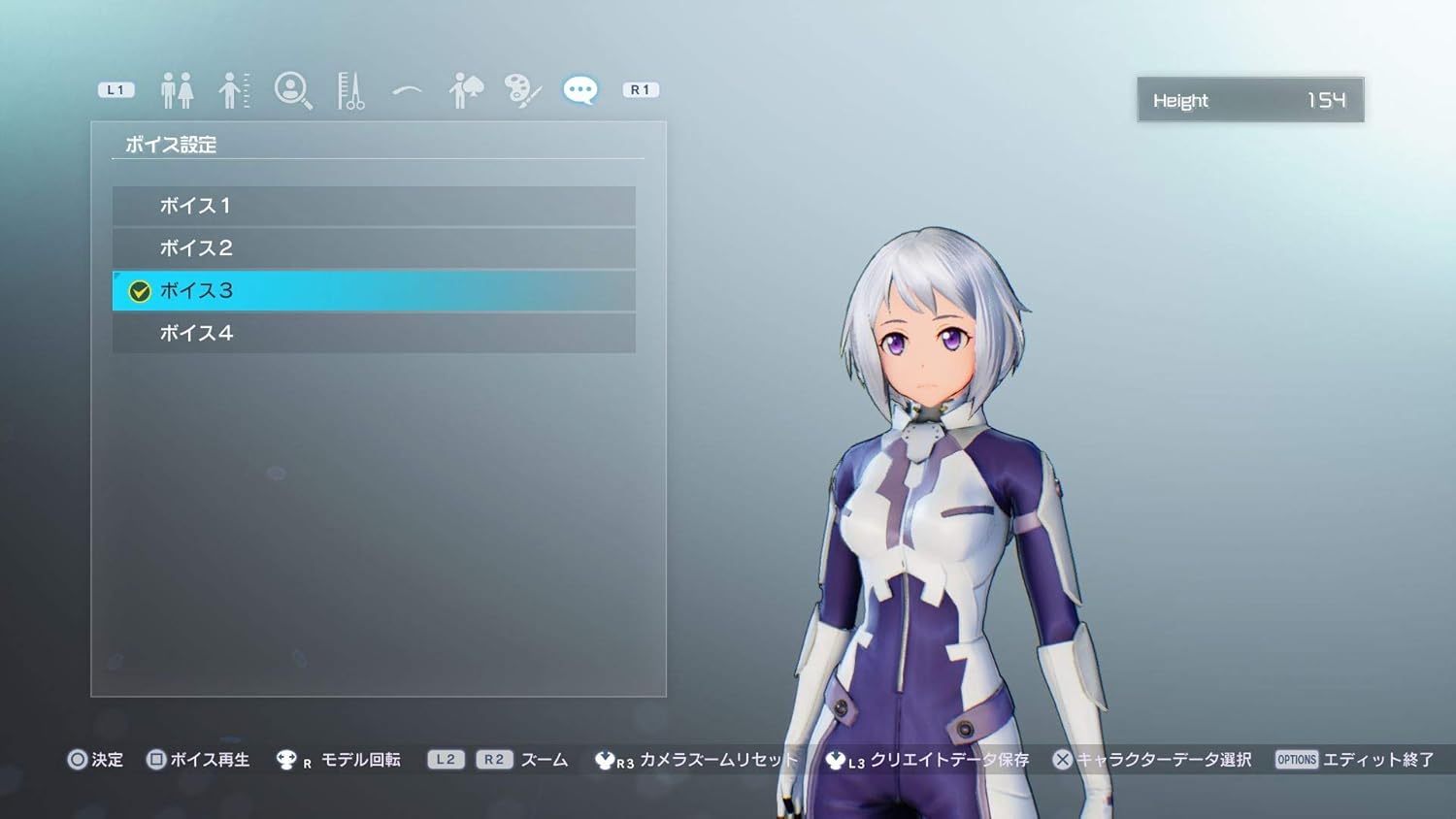The width and height of the screenshot is (1456, 819).
Task: Switch to the color palette and brush tab
Action: (x=522, y=90)
